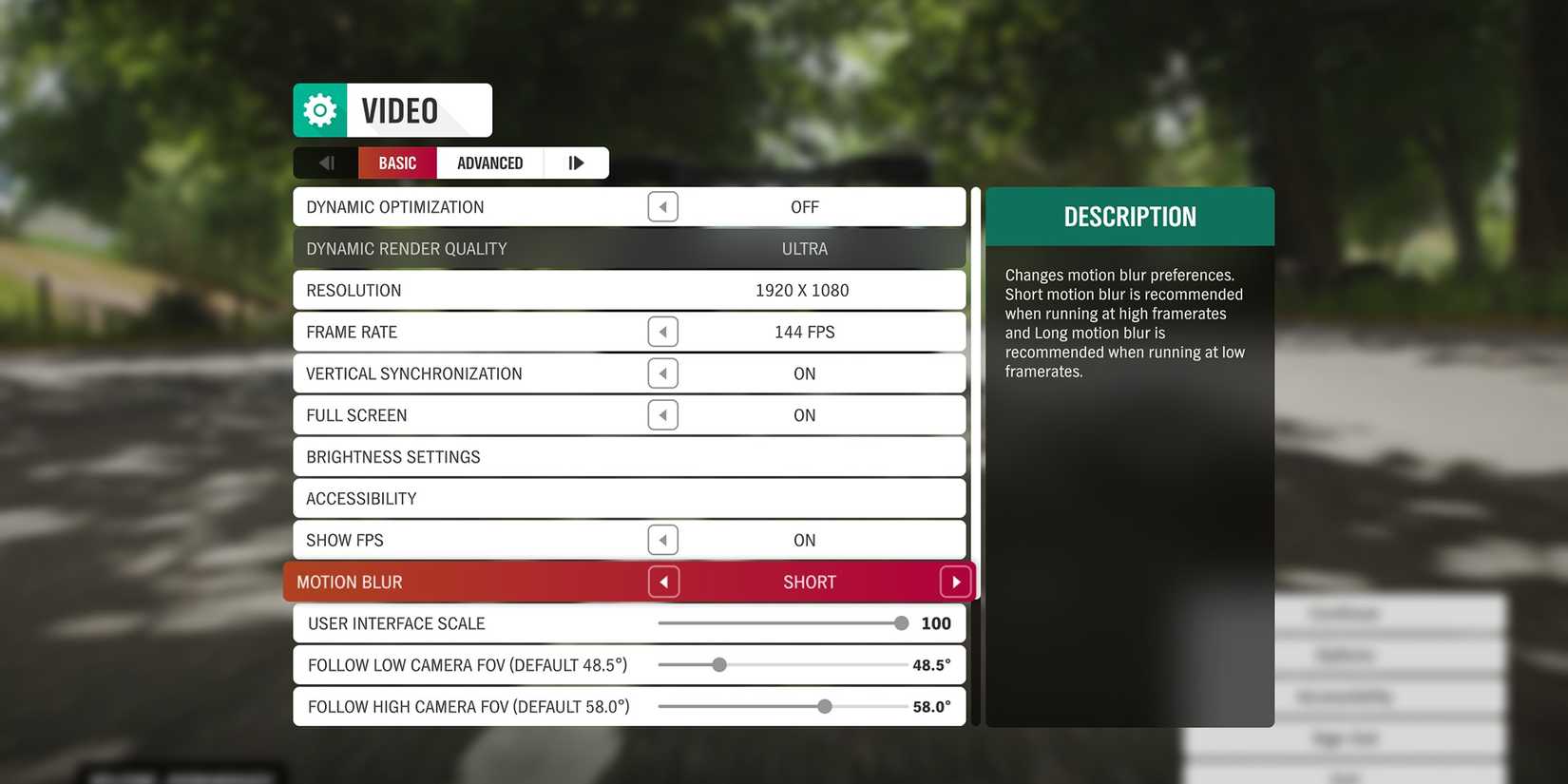Click the left arrow on Show FPS

(x=662, y=540)
